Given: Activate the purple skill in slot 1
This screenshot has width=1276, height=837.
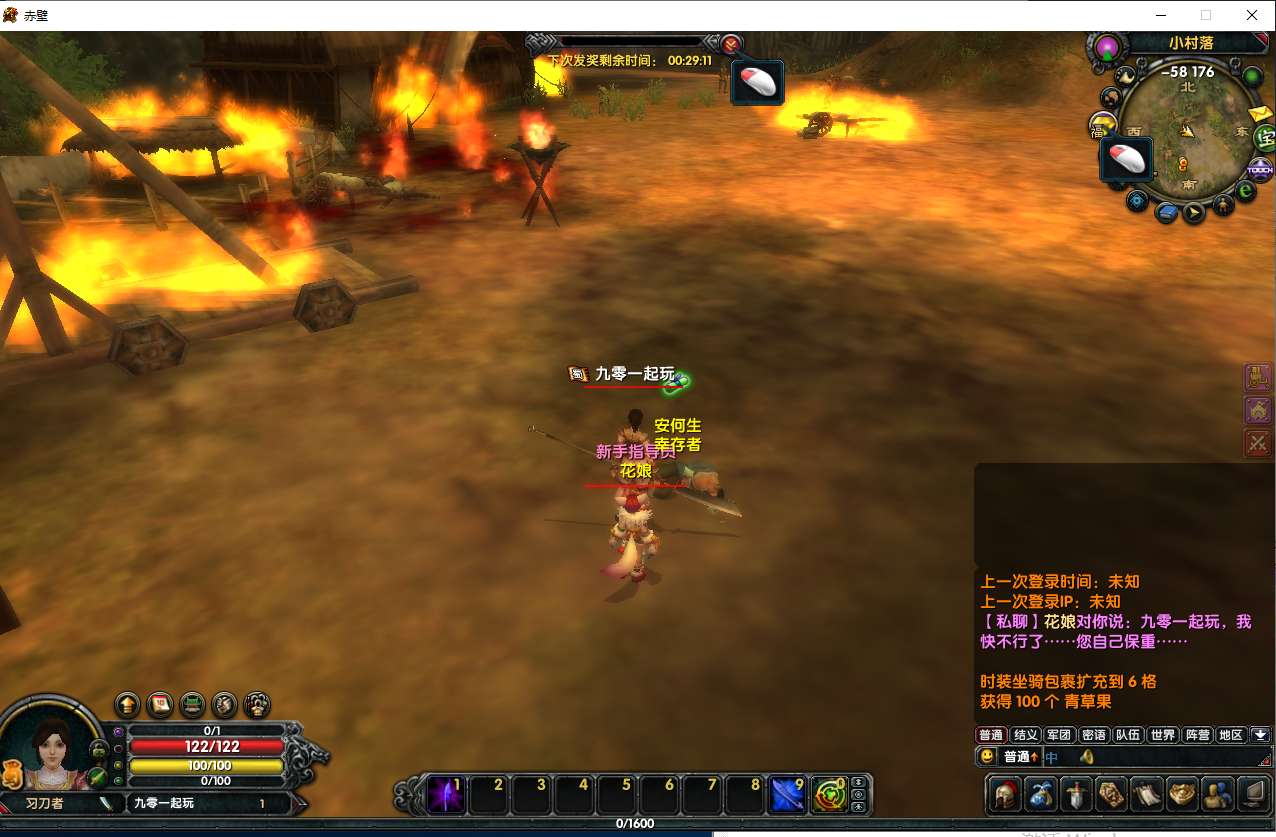Looking at the screenshot, I should point(445,795).
